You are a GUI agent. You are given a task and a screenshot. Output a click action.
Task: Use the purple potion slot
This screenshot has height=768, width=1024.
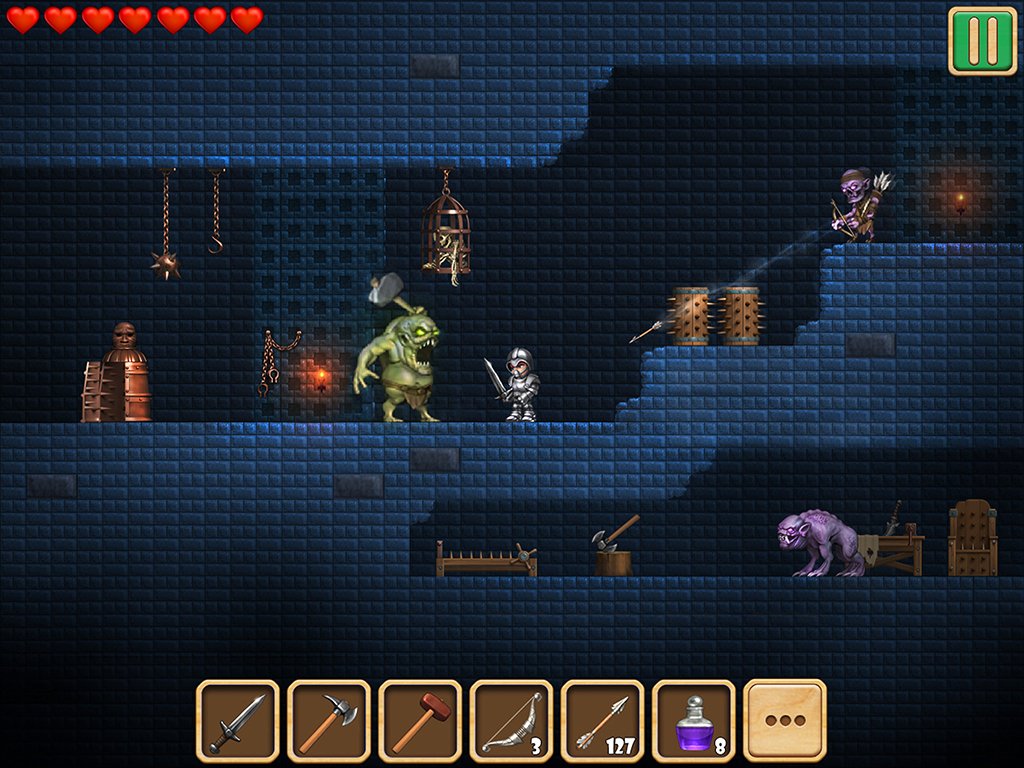[693, 720]
